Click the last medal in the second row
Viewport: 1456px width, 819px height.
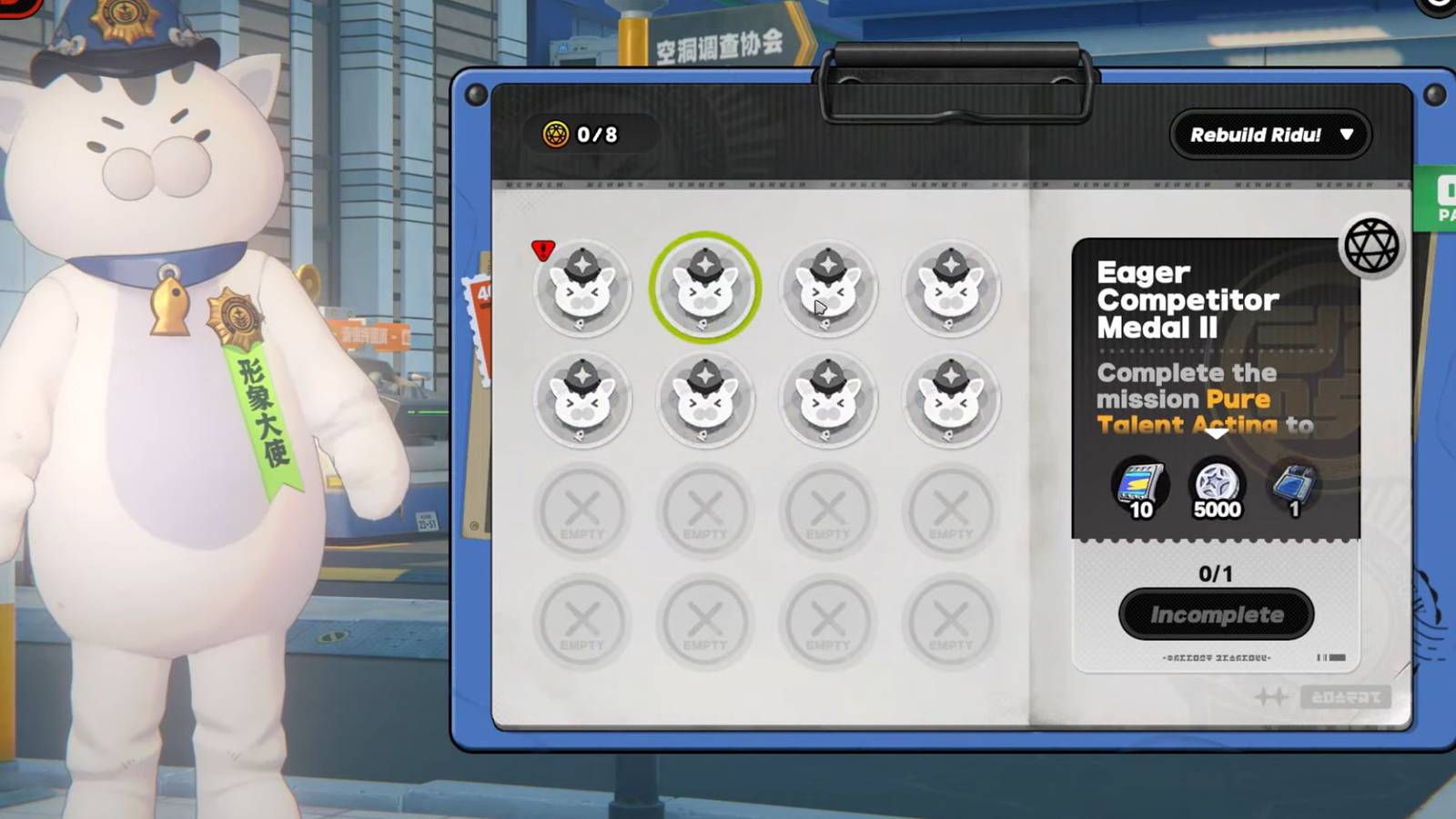(951, 400)
